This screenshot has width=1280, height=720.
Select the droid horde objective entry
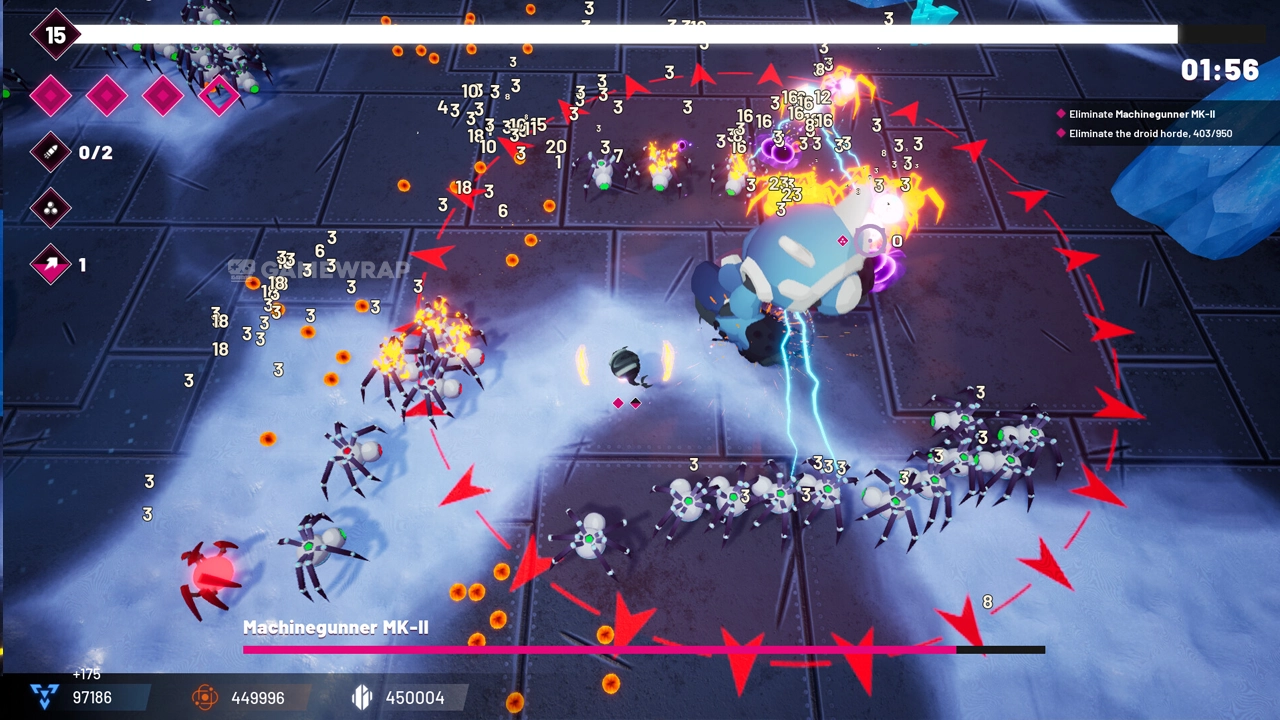[x=1149, y=133]
